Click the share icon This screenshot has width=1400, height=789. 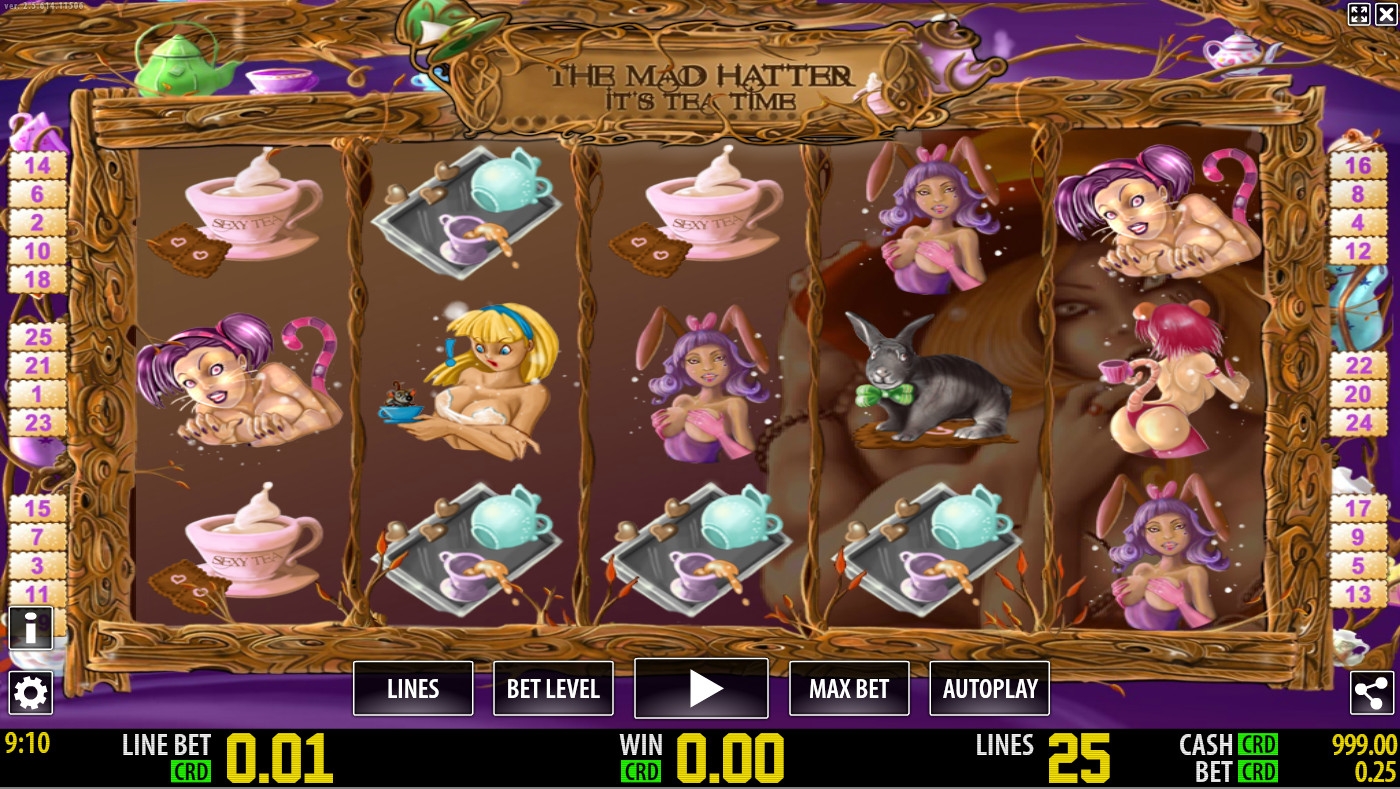[x=1371, y=692]
